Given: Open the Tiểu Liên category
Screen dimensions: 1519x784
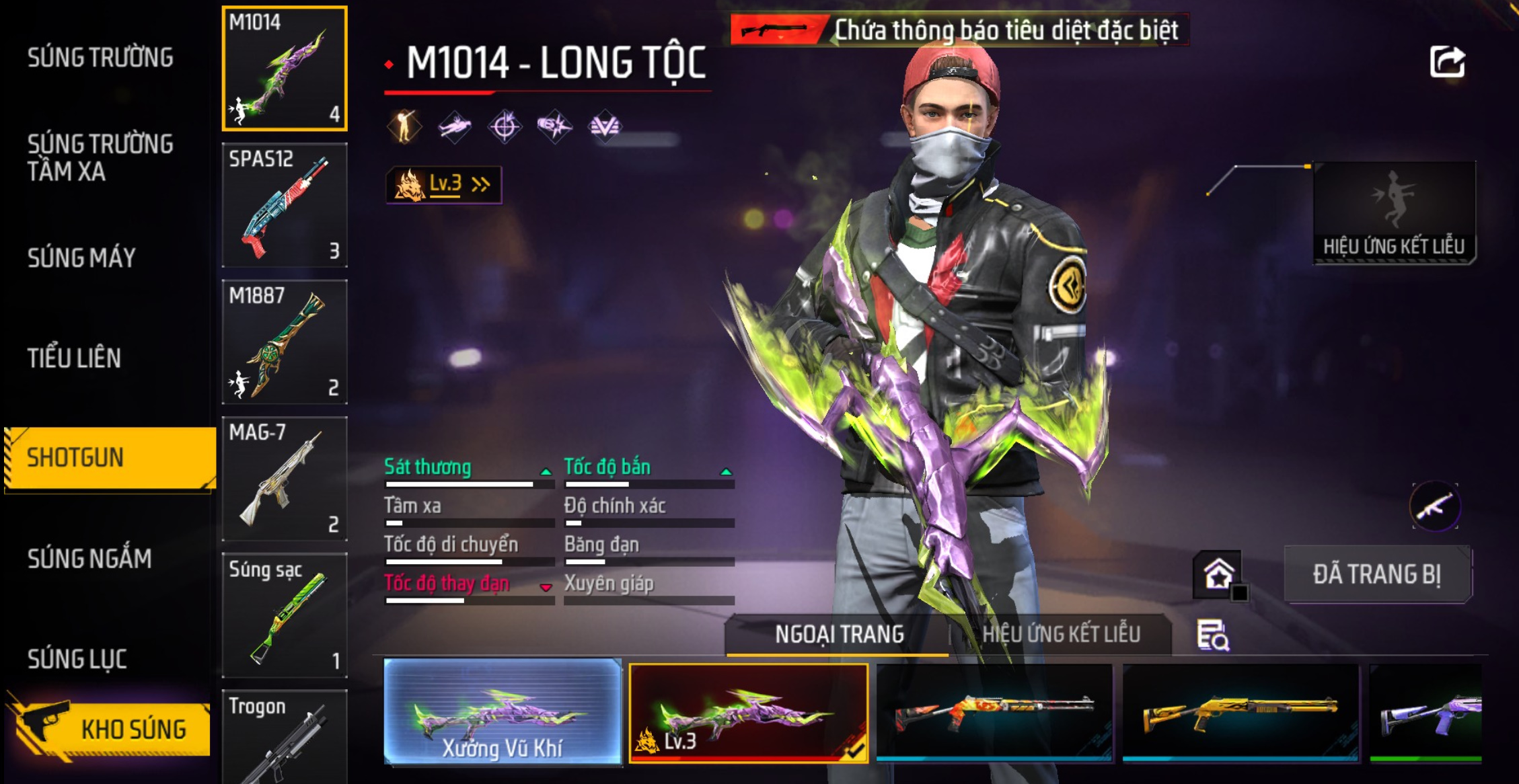Looking at the screenshot, I should [74, 358].
